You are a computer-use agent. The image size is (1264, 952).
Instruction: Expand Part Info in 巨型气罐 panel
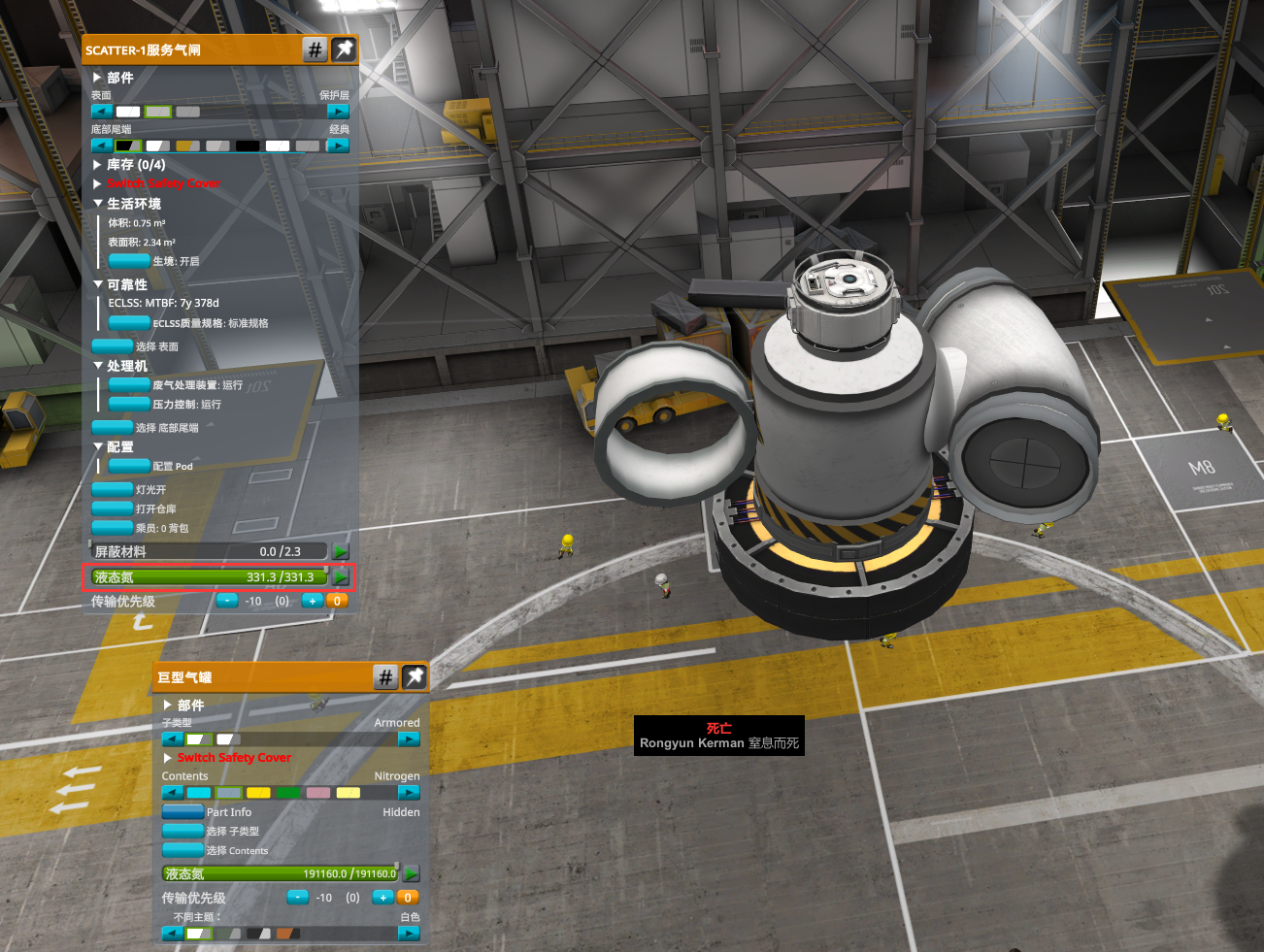pos(183,812)
